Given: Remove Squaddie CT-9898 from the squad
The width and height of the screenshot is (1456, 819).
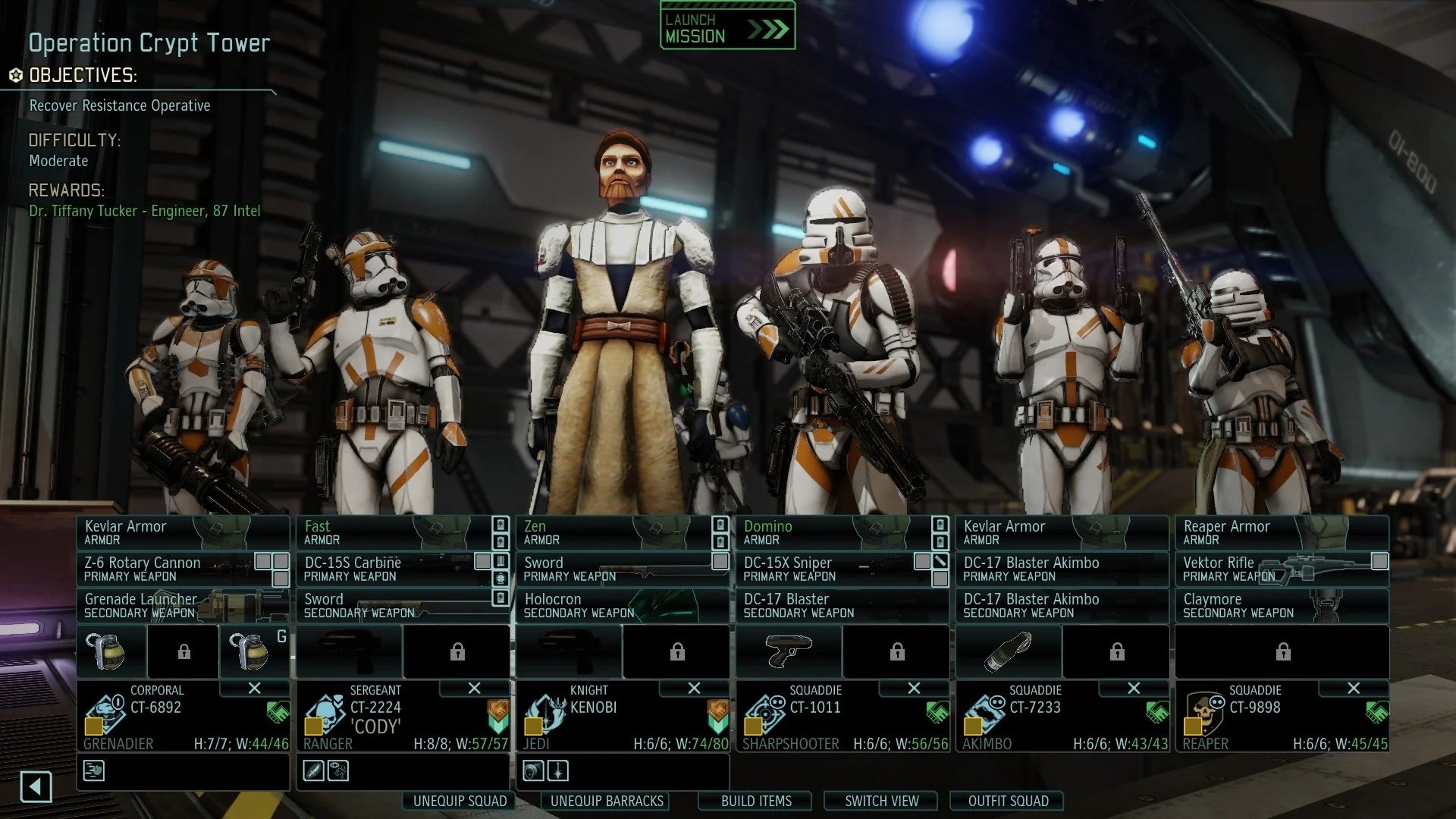Looking at the screenshot, I should tap(1354, 688).
